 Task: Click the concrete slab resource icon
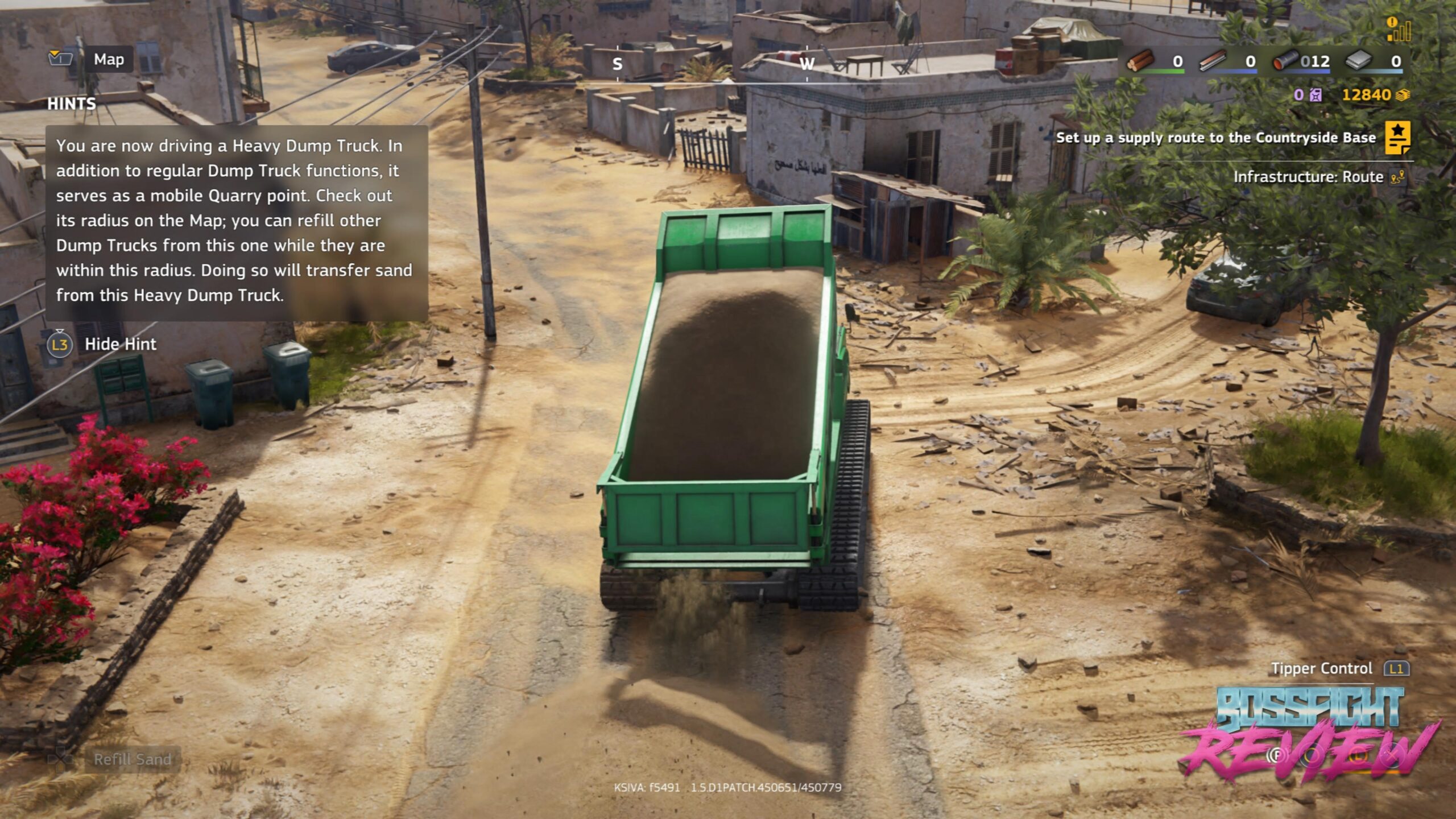(1358, 60)
